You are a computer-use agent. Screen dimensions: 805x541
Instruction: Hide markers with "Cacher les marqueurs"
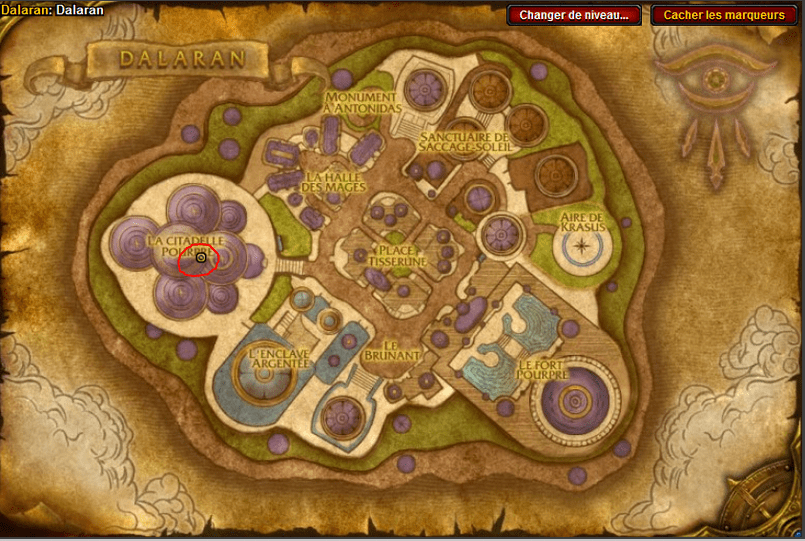coord(724,15)
